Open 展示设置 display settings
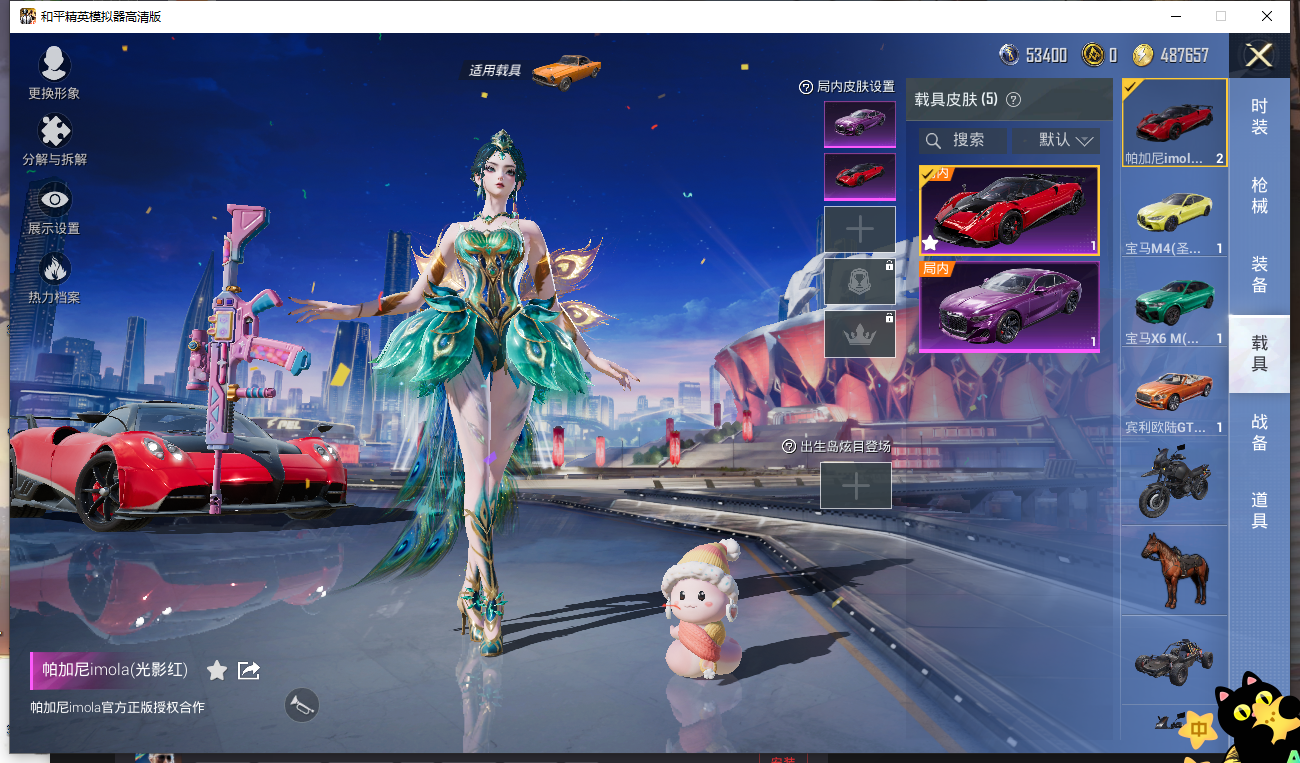Screen dimensions: 1300x763 54,207
